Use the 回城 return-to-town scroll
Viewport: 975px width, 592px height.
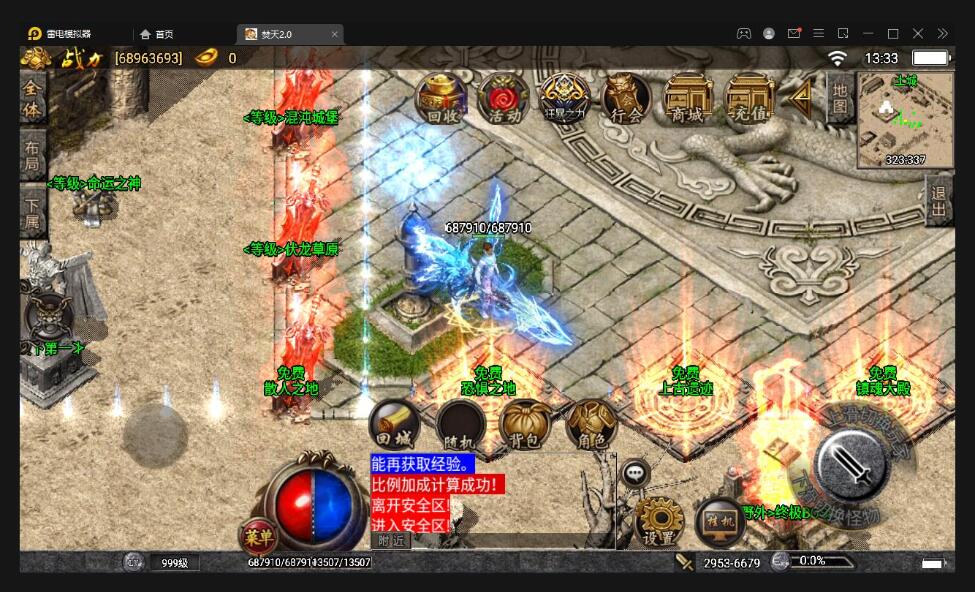[393, 424]
